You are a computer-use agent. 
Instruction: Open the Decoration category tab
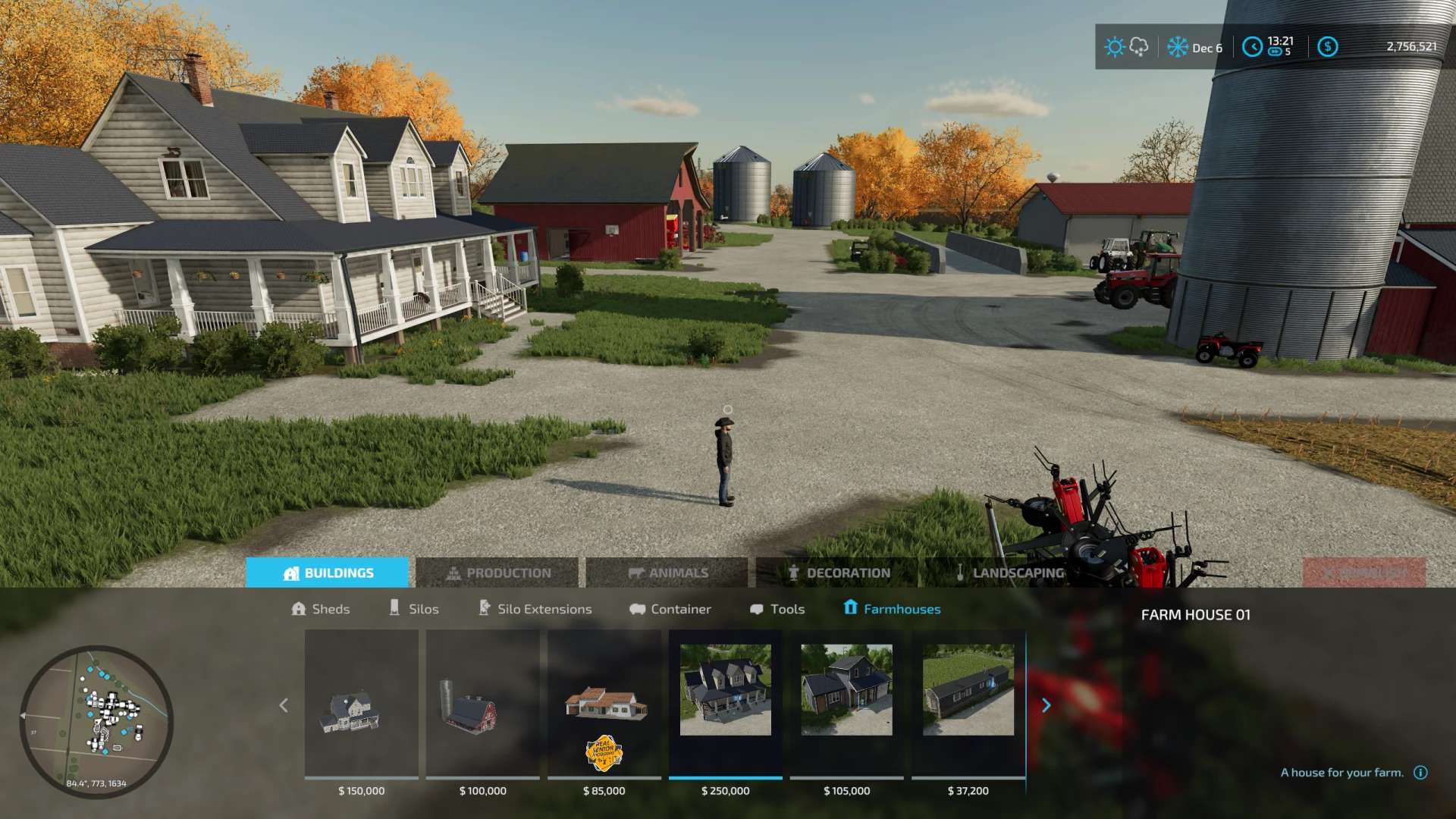coord(839,573)
